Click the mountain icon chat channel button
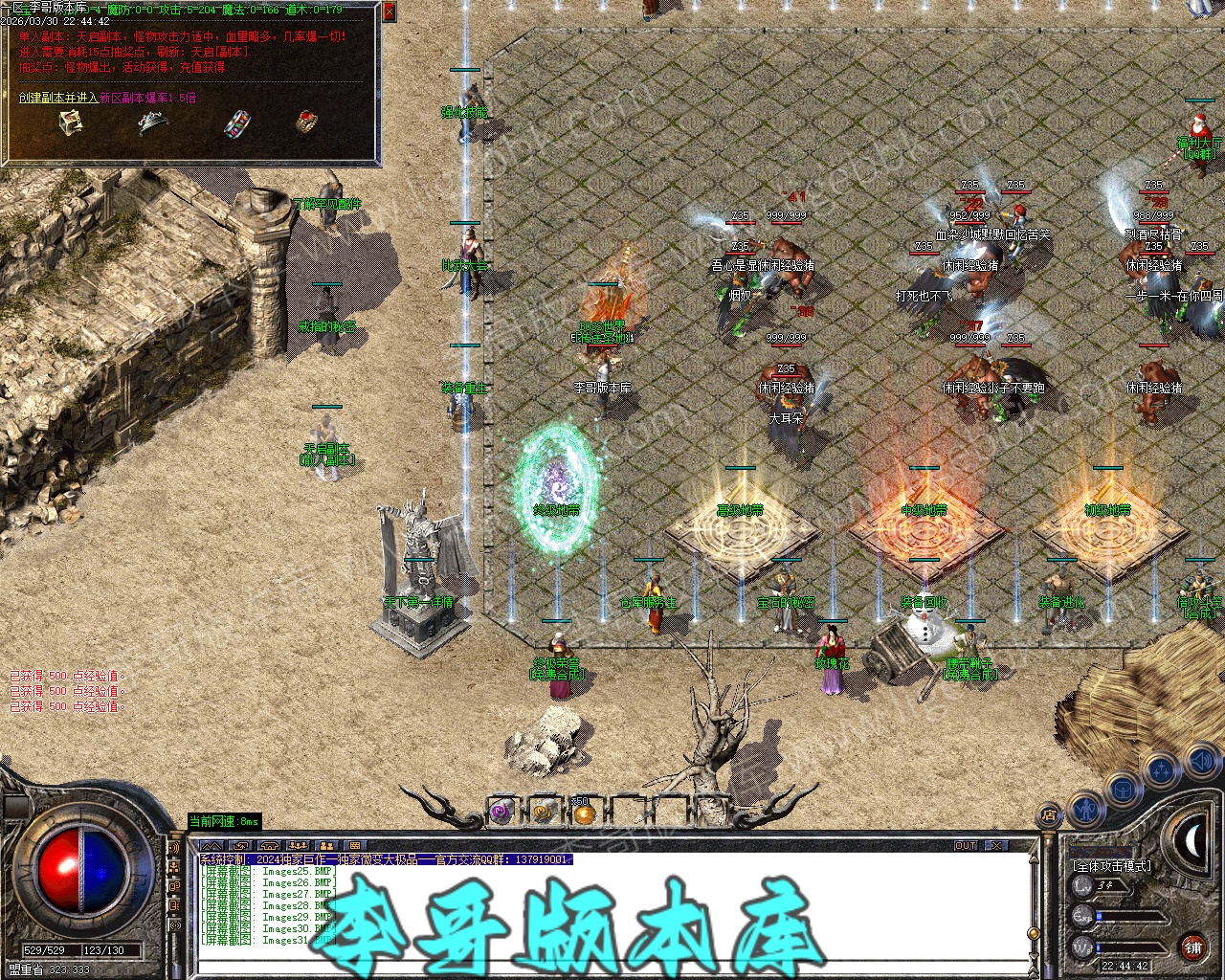Screen dimensions: 1225x980 (x=212, y=846)
